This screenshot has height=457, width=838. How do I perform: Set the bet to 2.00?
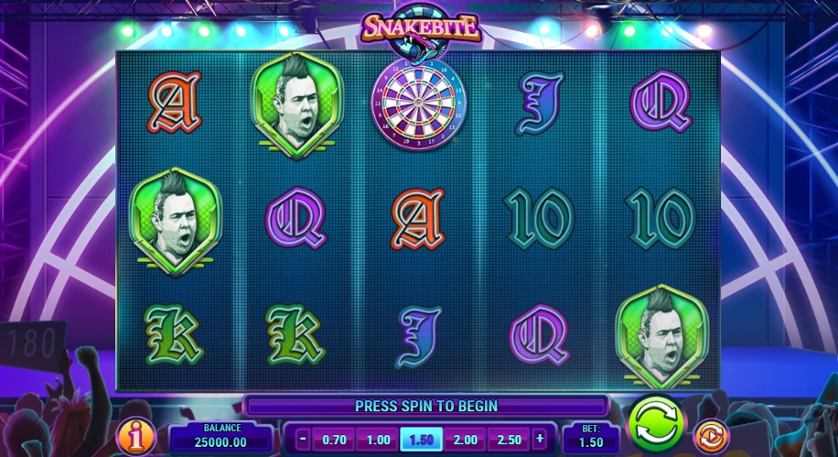coord(465,439)
